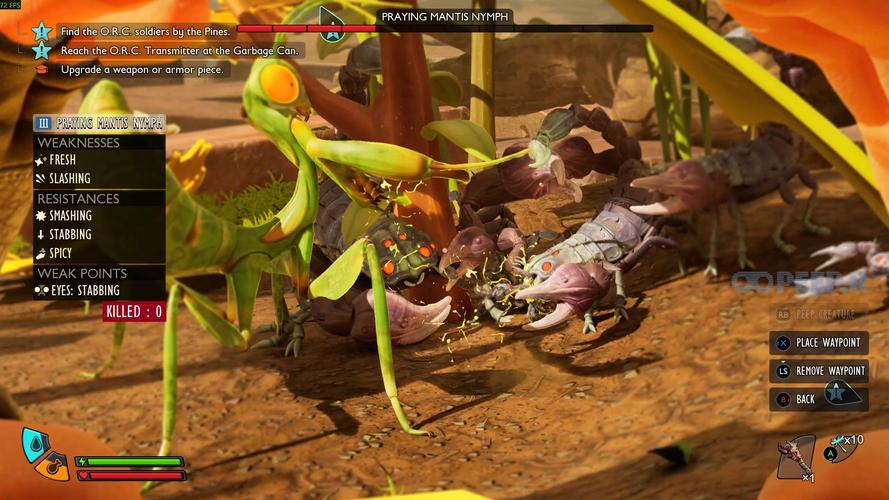Choose the Remove Waypoint option
The image size is (889, 500).
(x=819, y=371)
